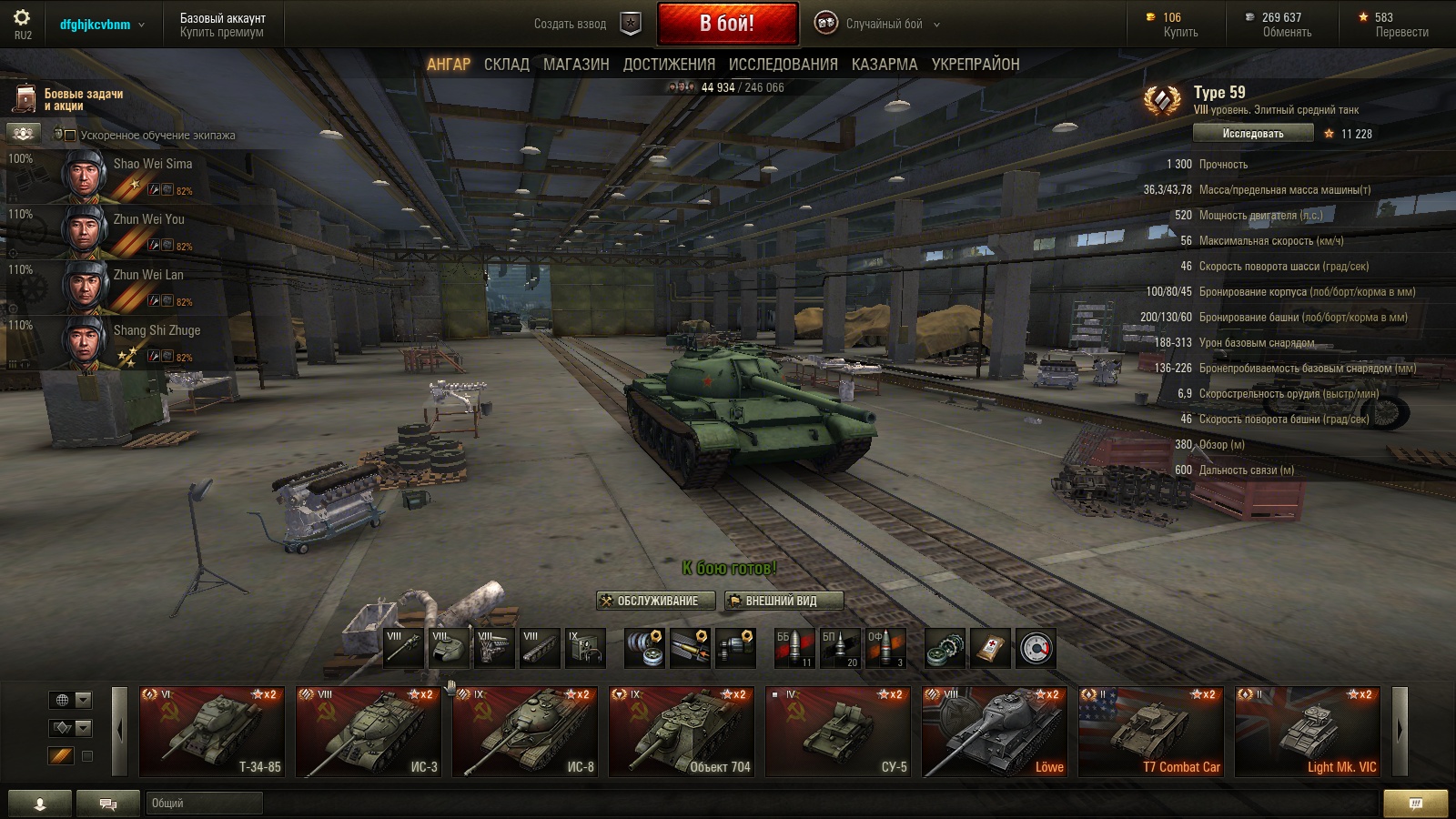
Task: Click the Общий chat channel field
Action: 204,803
